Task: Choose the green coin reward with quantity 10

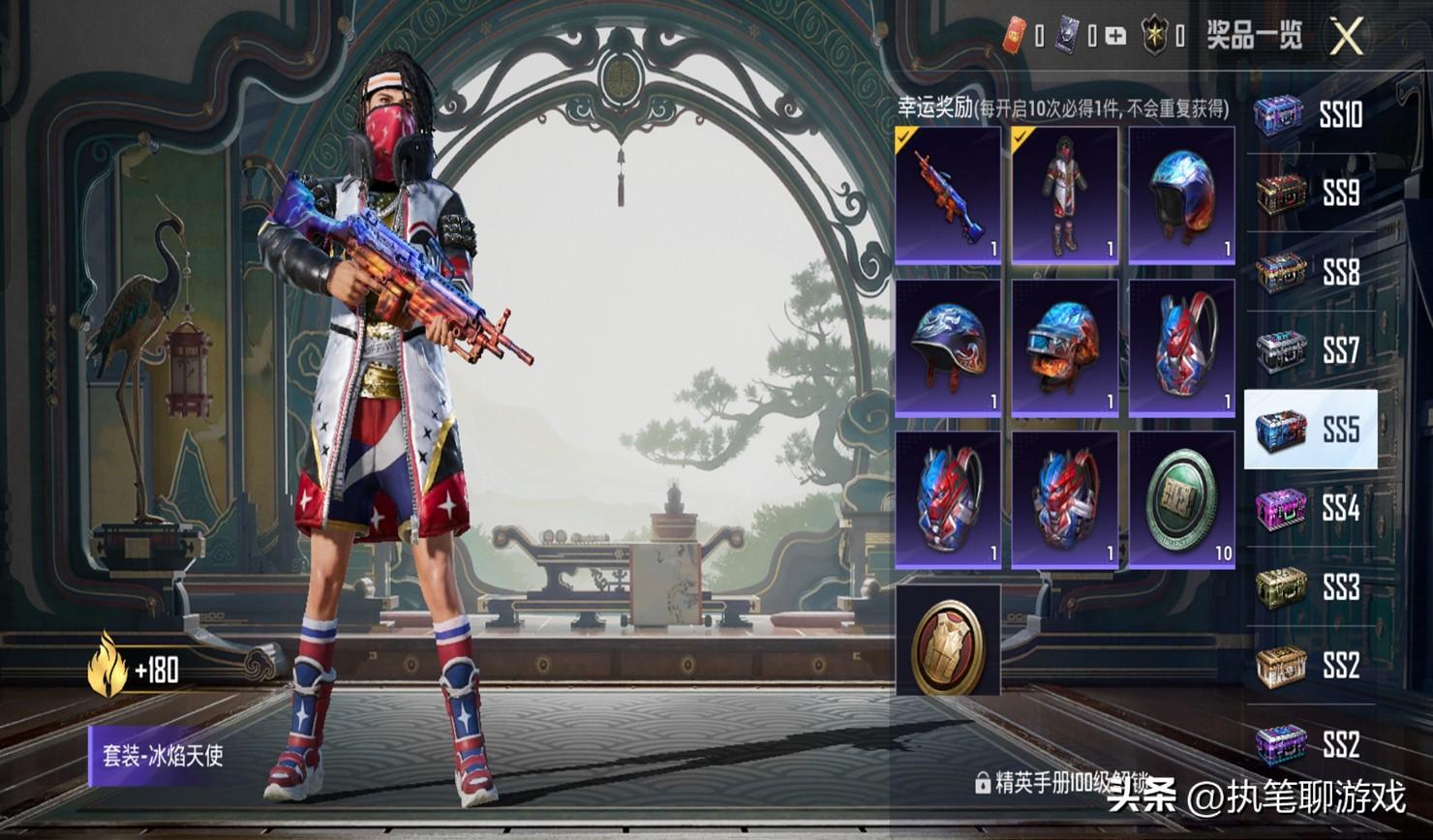Action: (1181, 500)
